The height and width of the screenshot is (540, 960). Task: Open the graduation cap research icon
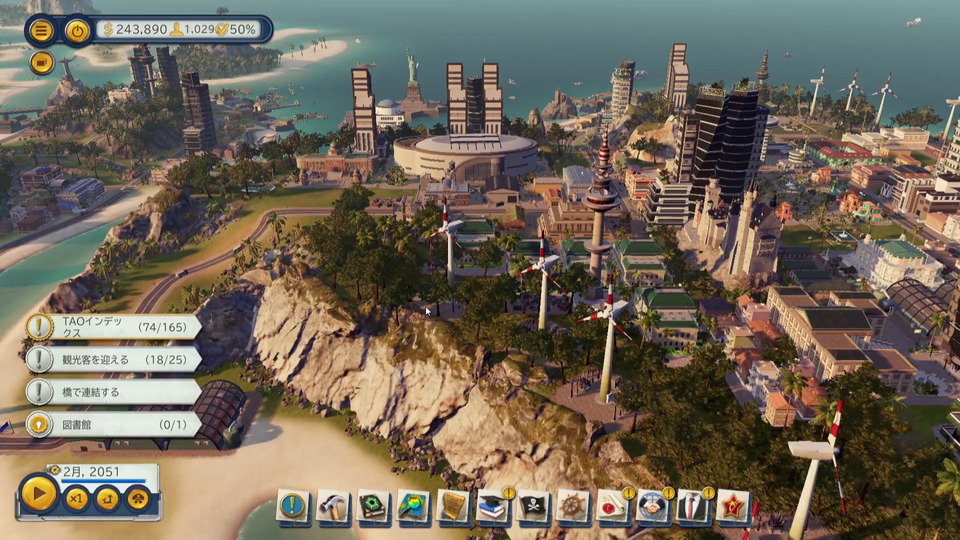click(x=493, y=506)
